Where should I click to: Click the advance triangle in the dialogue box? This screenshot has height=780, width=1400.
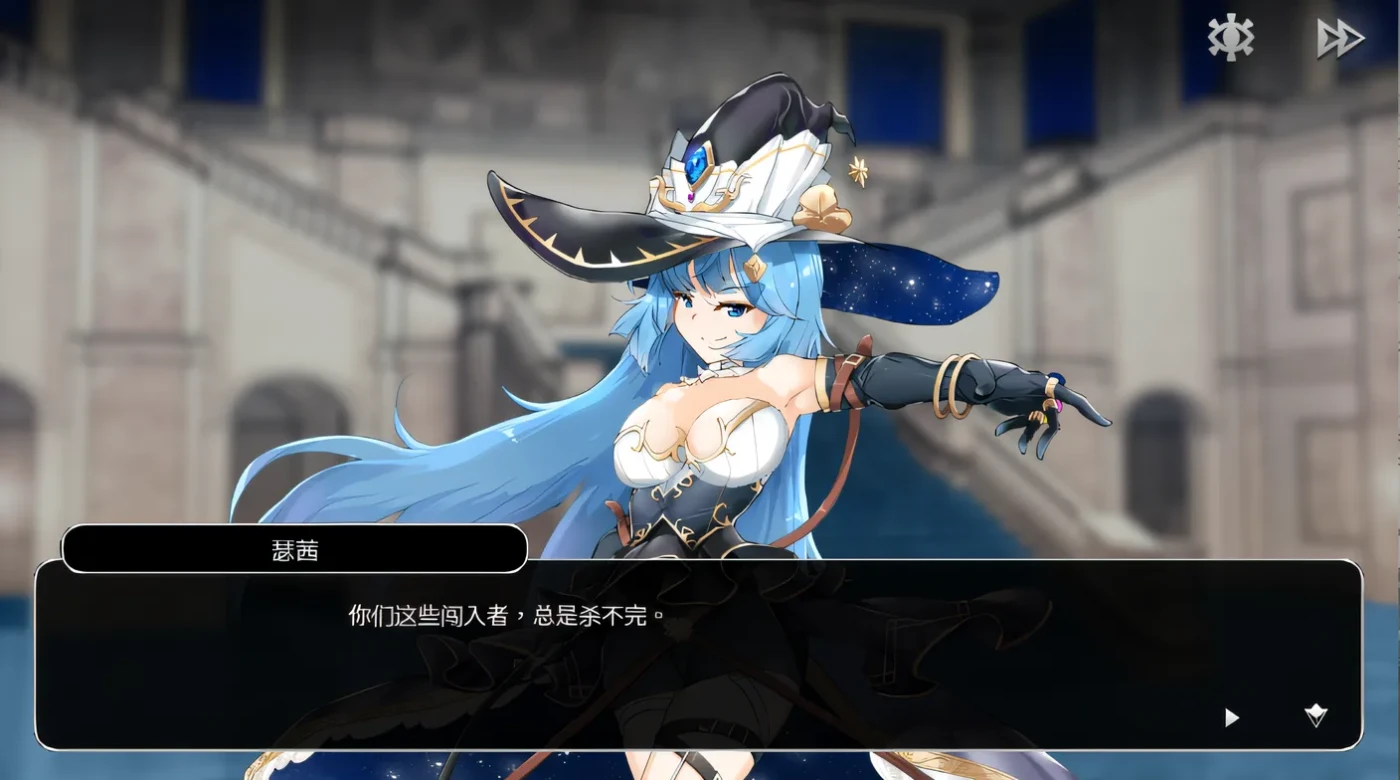(1230, 717)
